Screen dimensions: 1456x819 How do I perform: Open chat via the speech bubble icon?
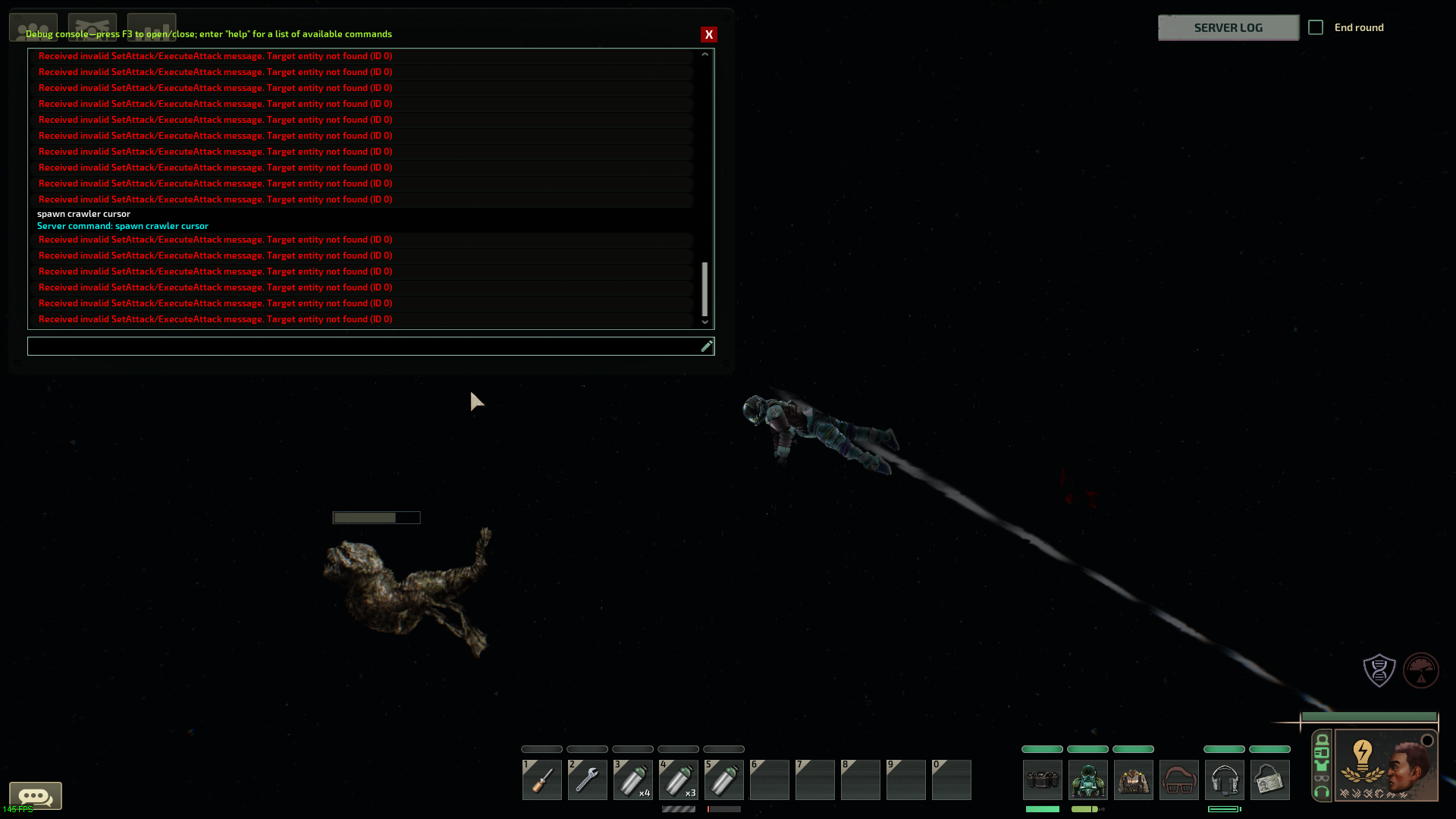click(x=36, y=796)
